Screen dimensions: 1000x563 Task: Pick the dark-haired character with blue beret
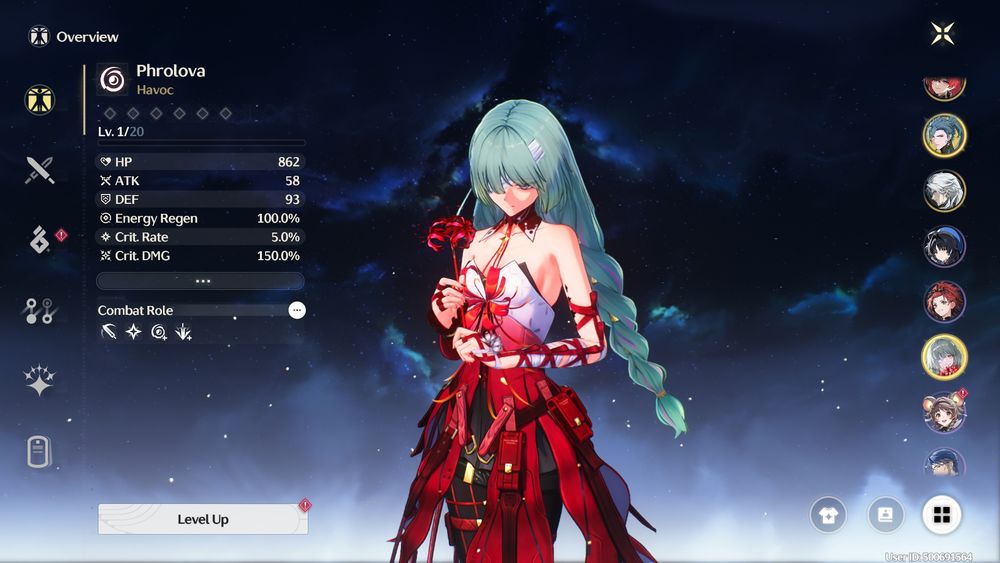[944, 246]
